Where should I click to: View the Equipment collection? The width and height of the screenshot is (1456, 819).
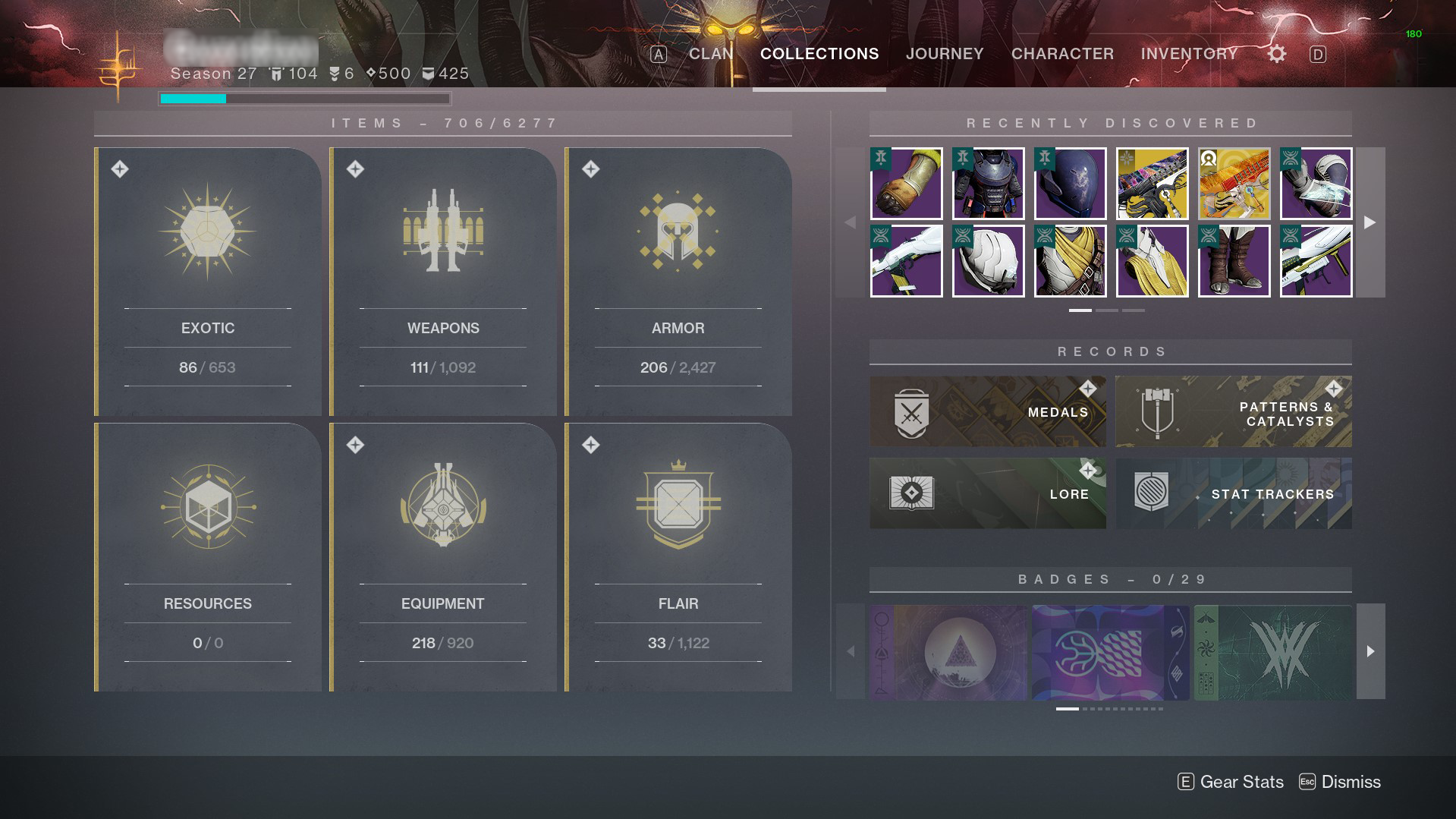click(443, 557)
